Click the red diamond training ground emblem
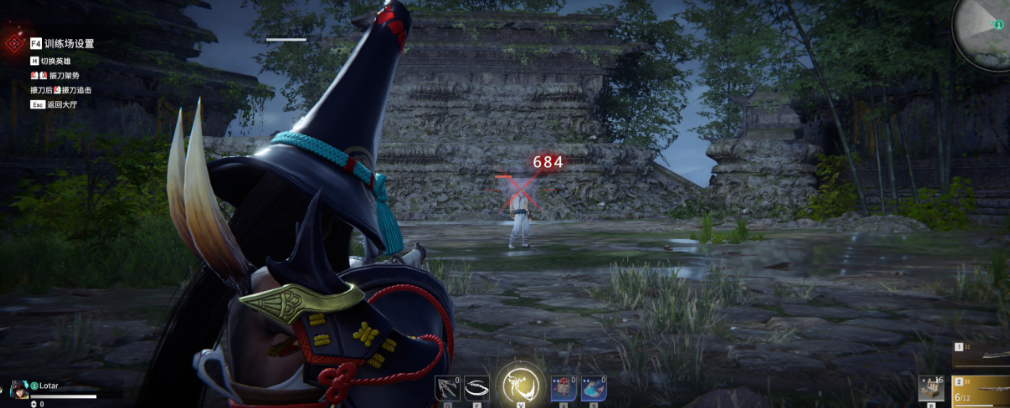The image size is (1010, 408). [x=14, y=44]
